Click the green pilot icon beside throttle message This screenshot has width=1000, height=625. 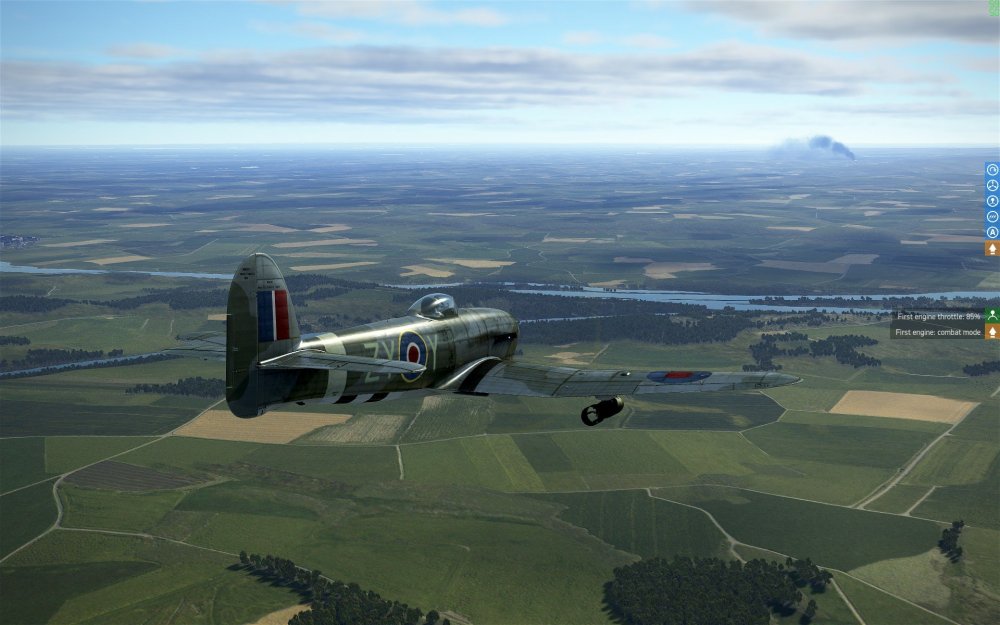[992, 315]
